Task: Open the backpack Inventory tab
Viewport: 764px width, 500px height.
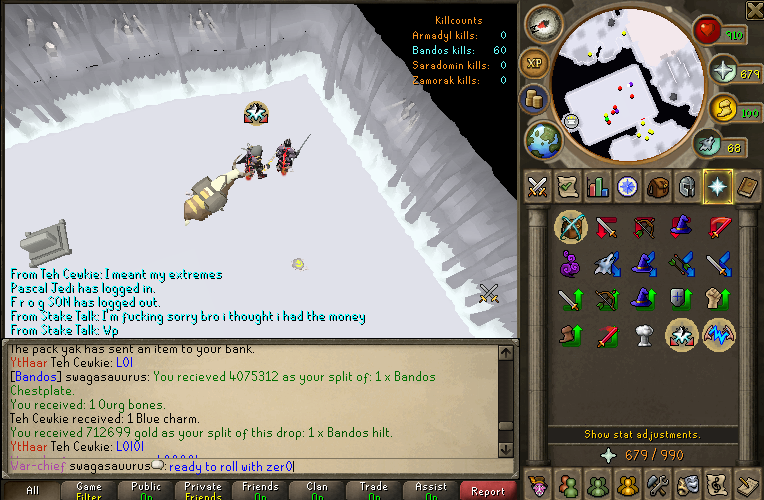Action: (657, 186)
